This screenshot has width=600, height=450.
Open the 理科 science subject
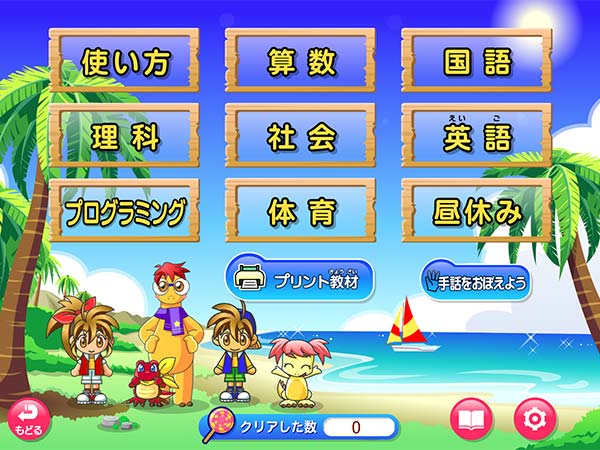(124, 137)
